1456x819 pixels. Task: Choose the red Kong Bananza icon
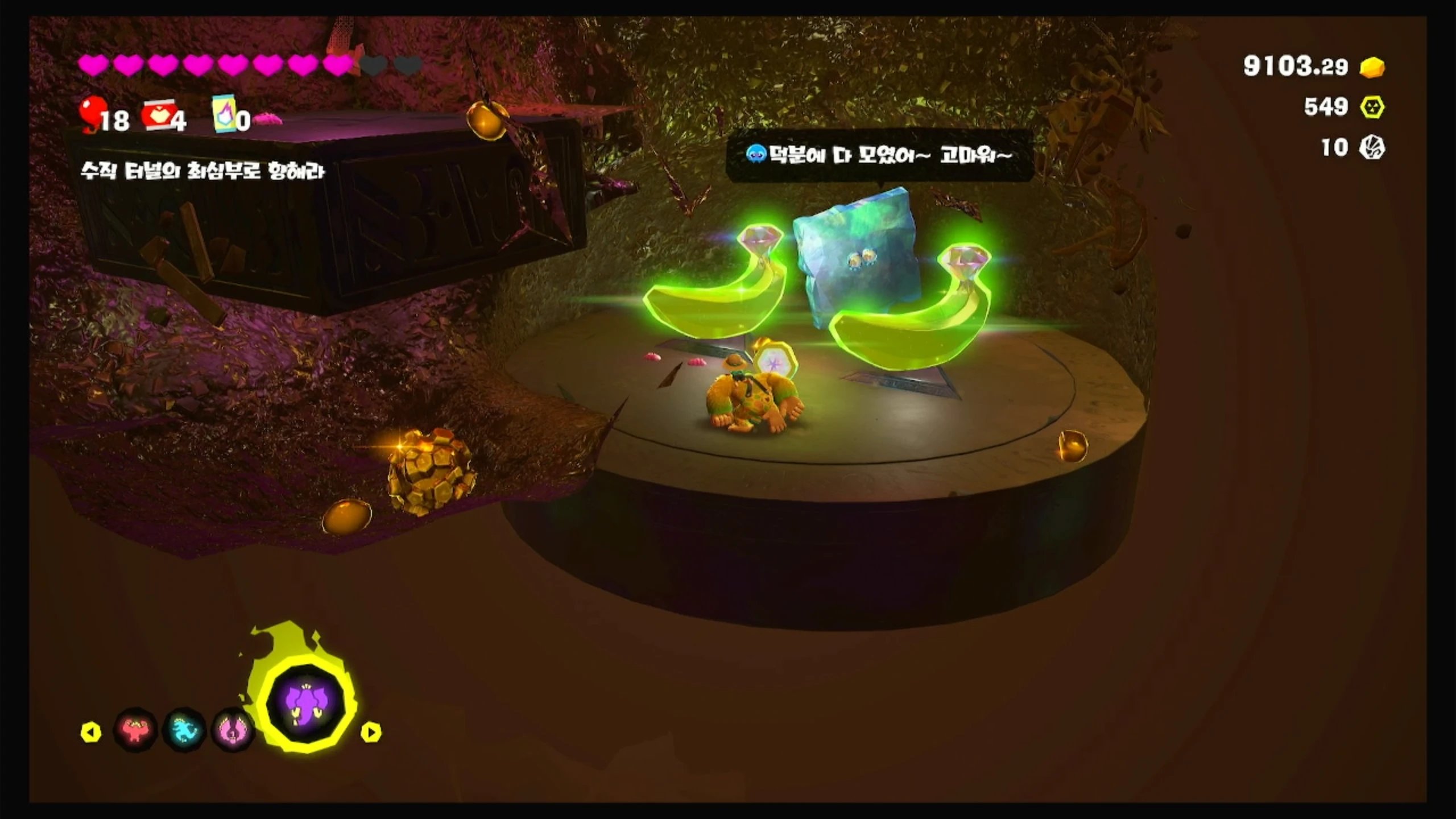pos(135,730)
